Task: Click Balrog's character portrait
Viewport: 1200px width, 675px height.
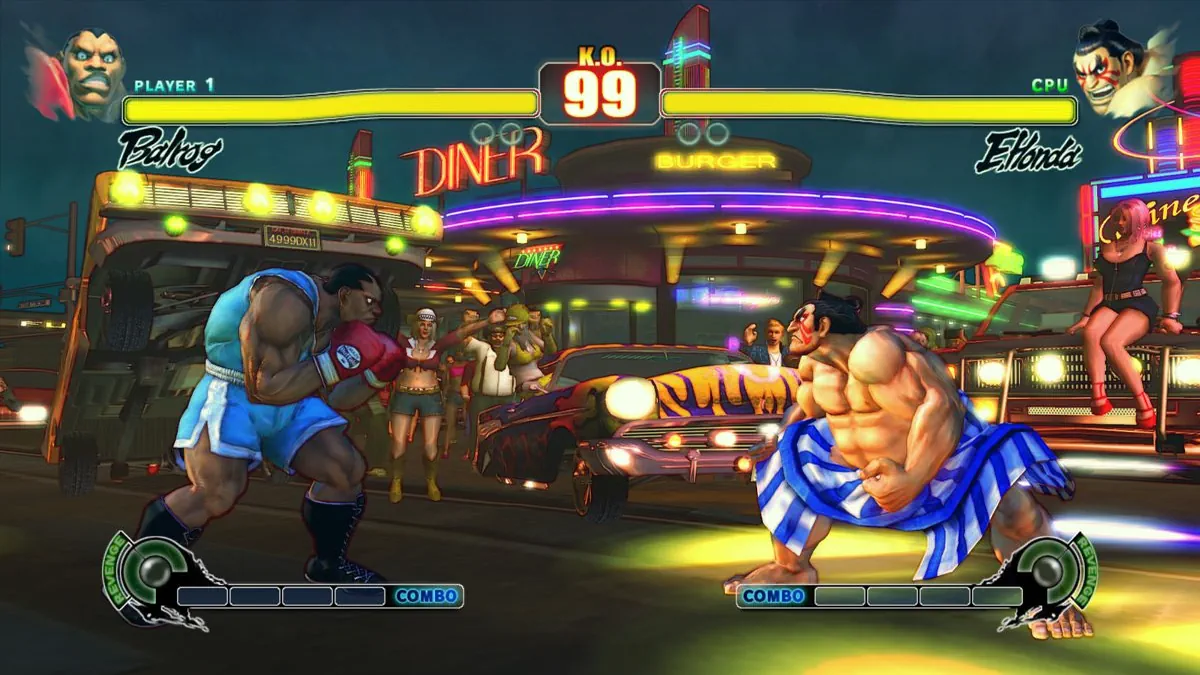Action: click(90, 72)
